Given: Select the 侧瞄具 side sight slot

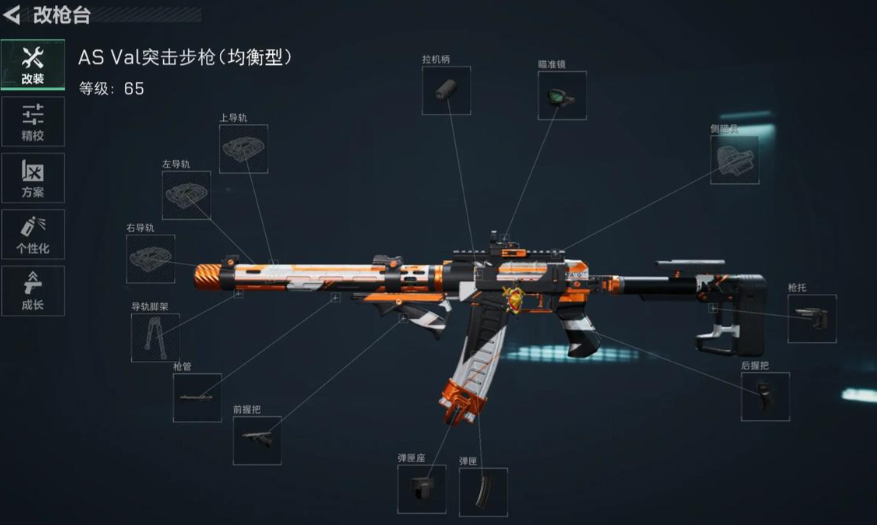Looking at the screenshot, I should click(x=734, y=160).
